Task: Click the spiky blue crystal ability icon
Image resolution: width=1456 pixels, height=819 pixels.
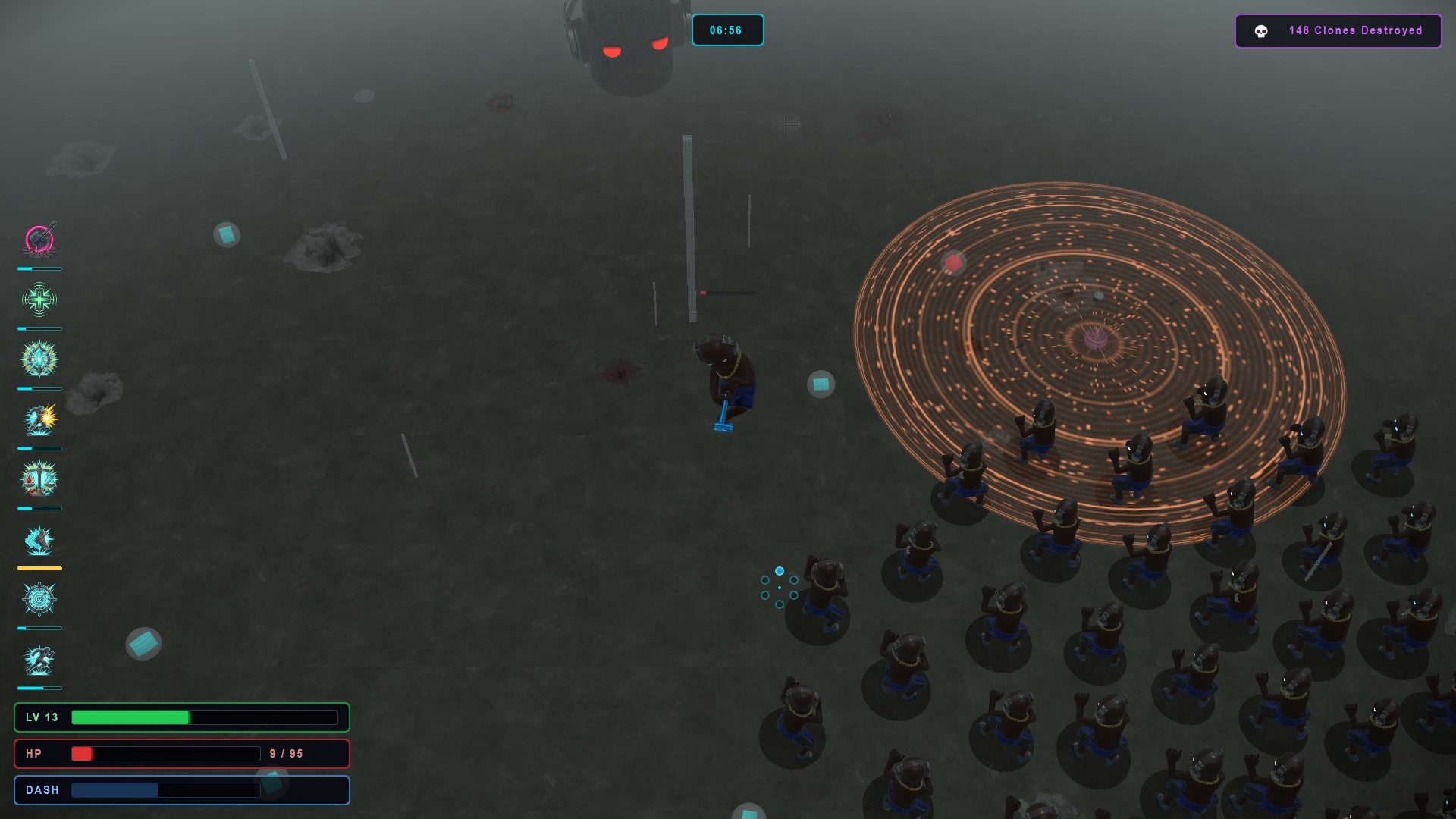Action: coord(39,359)
